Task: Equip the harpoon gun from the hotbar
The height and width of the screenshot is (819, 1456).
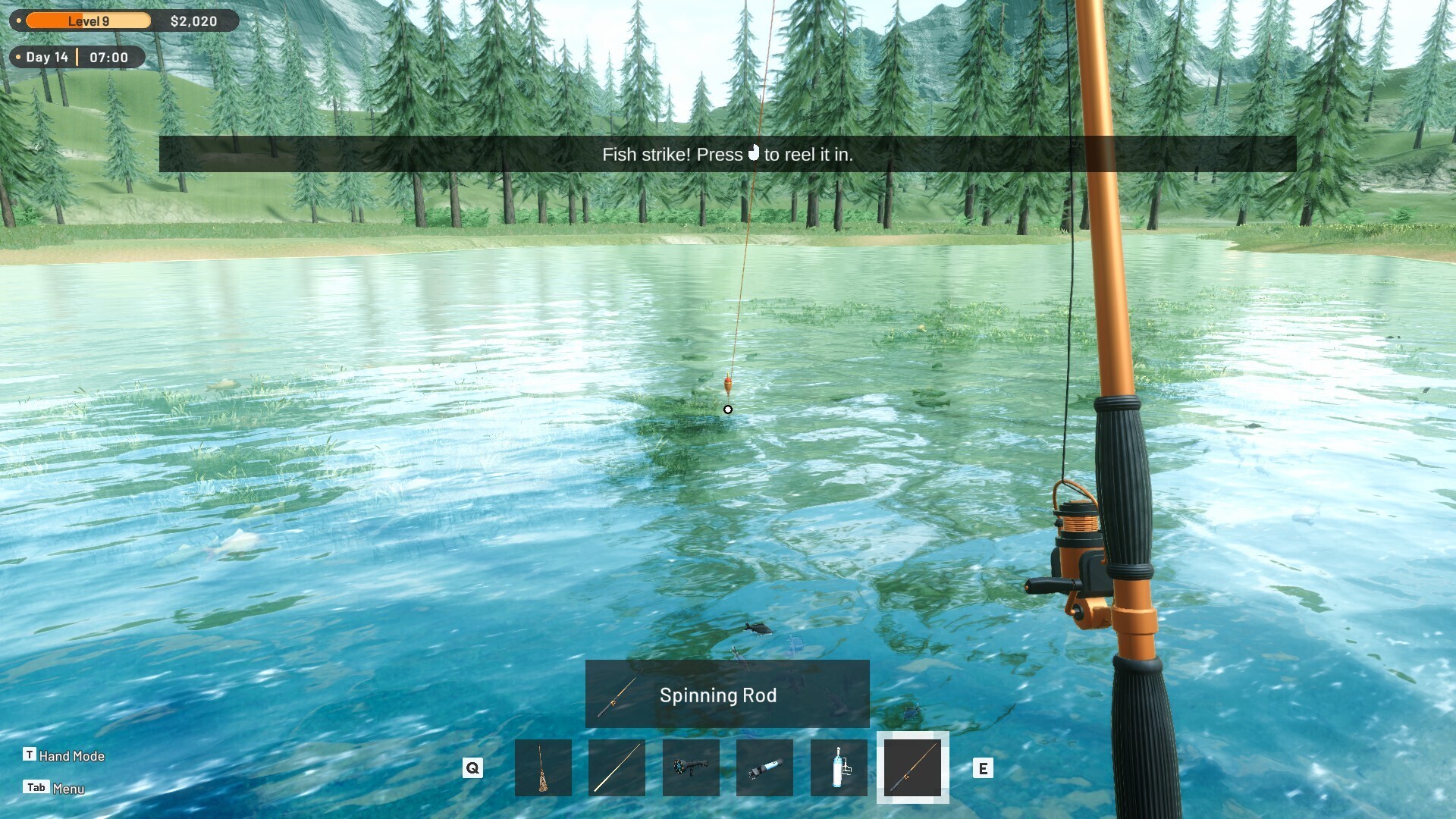Action: (691, 767)
